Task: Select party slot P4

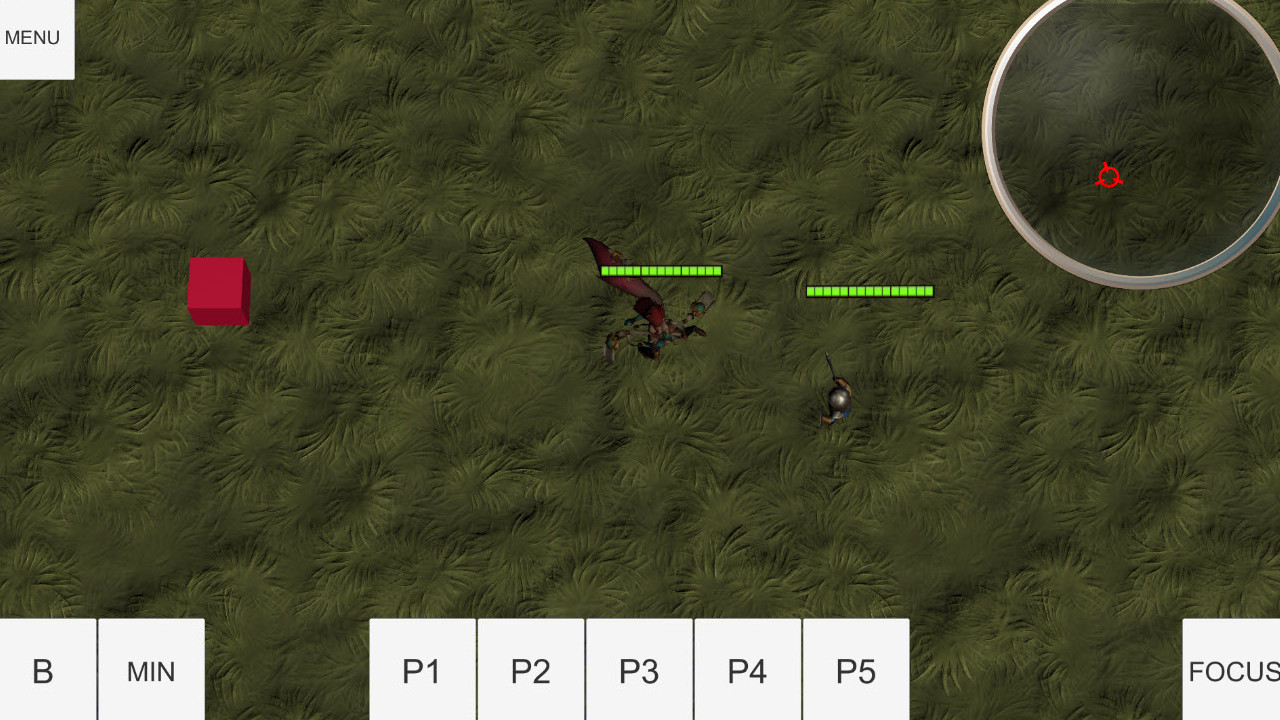Action: [x=748, y=670]
